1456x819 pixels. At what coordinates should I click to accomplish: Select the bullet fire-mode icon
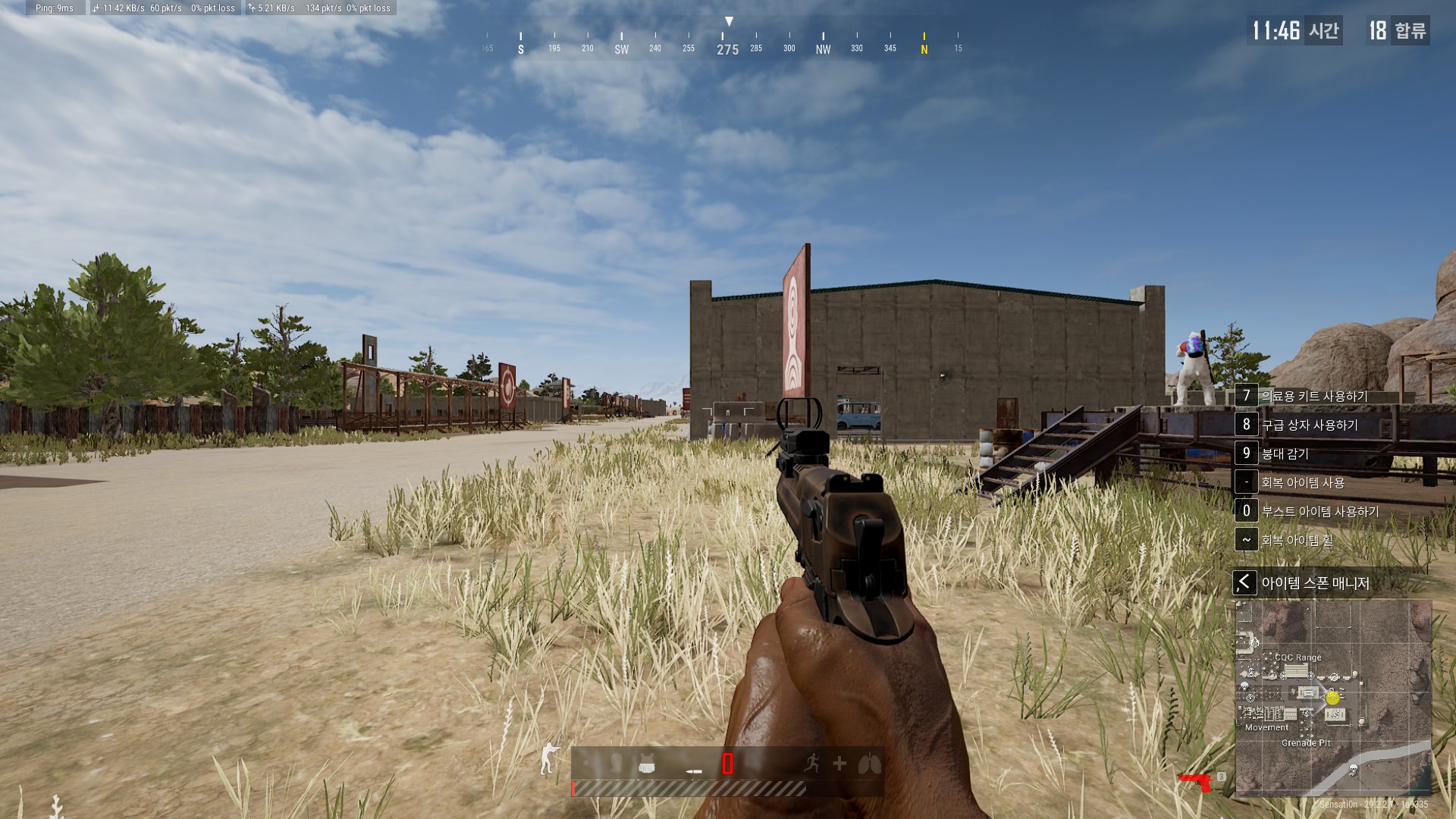coord(694,771)
